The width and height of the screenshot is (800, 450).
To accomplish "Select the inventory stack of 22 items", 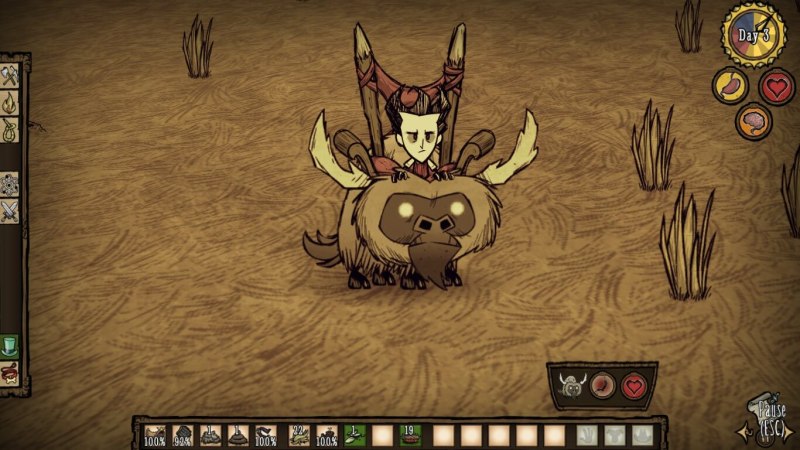I will pos(298,435).
